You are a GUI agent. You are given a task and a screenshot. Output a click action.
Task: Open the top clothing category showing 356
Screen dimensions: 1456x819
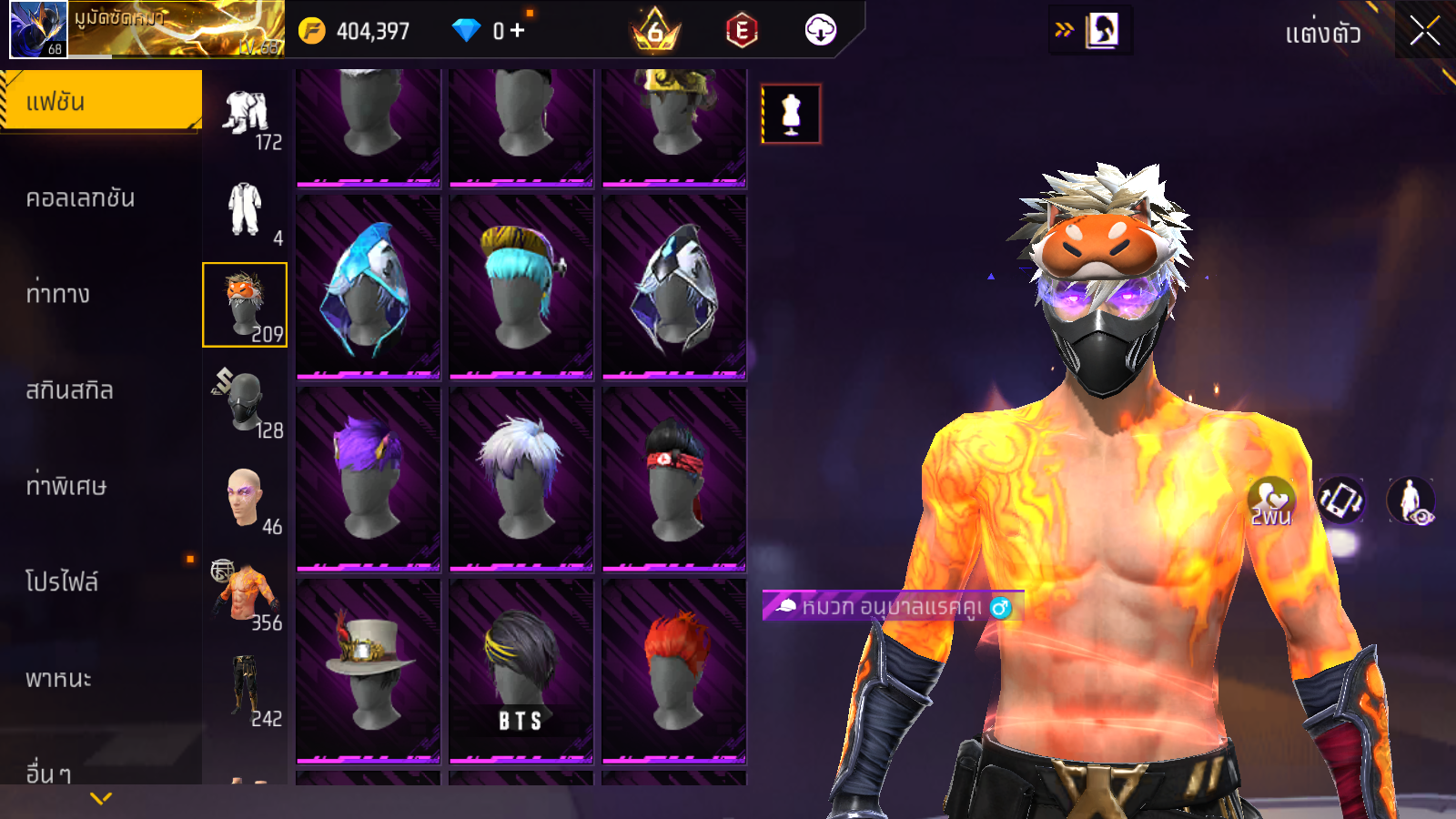coord(245,594)
